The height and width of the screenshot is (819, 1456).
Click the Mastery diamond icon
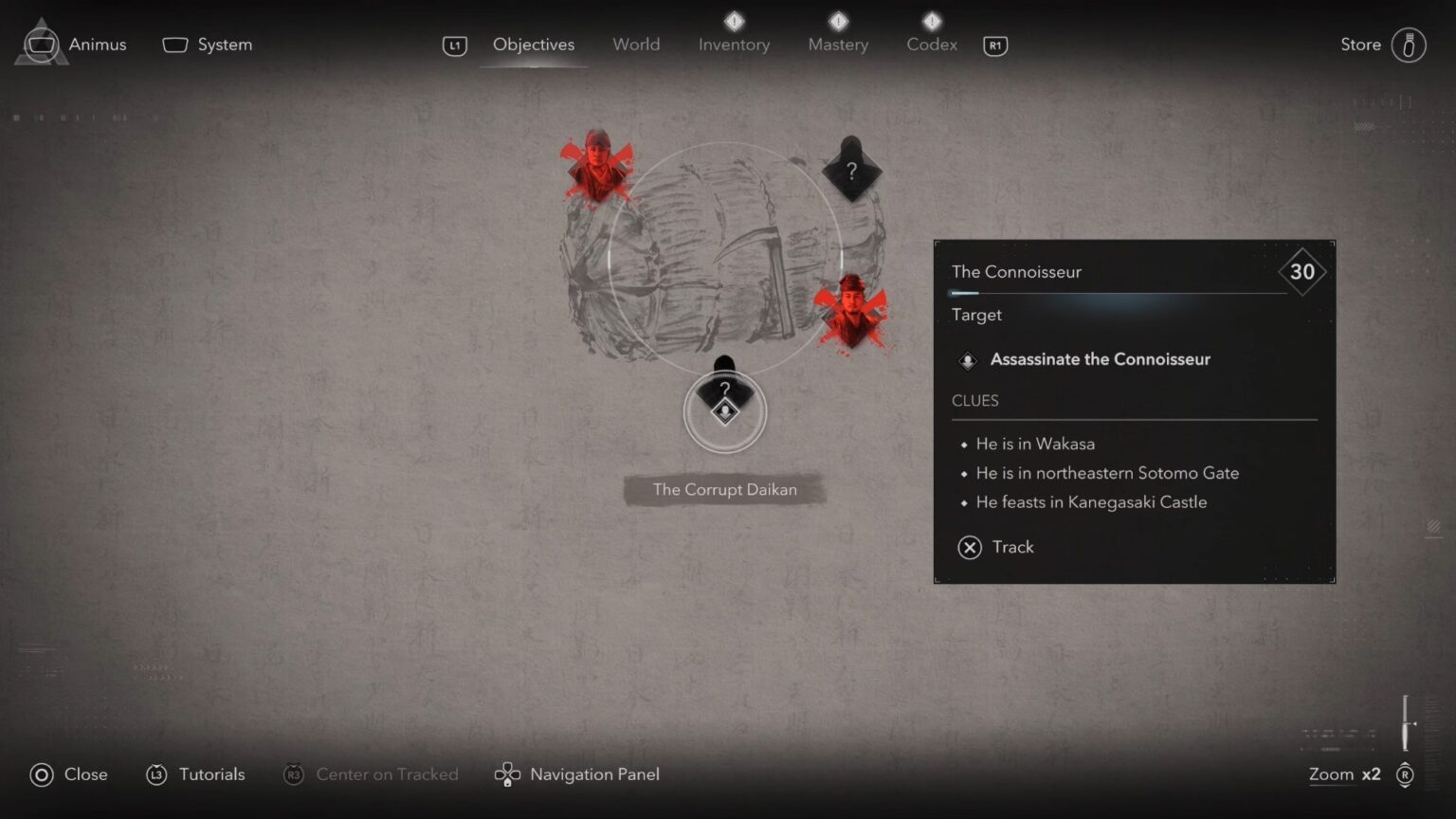pyautogui.click(x=837, y=20)
